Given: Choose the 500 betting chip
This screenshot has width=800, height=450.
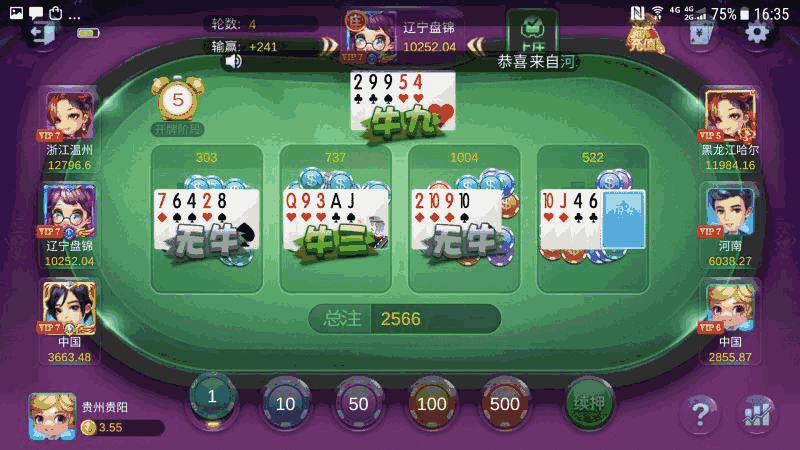Looking at the screenshot, I should [505, 403].
